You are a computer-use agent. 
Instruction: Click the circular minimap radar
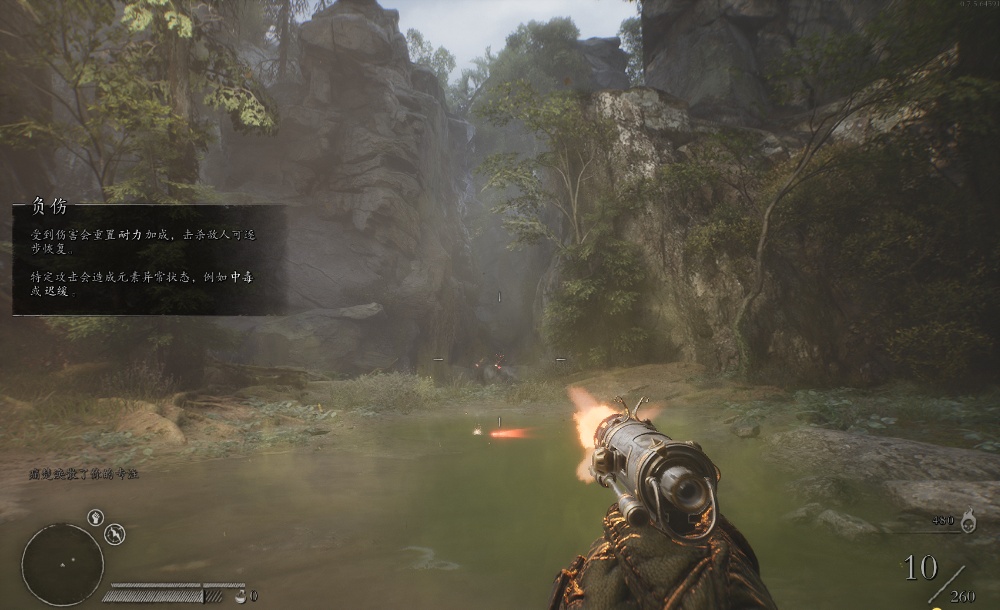[x=62, y=564]
